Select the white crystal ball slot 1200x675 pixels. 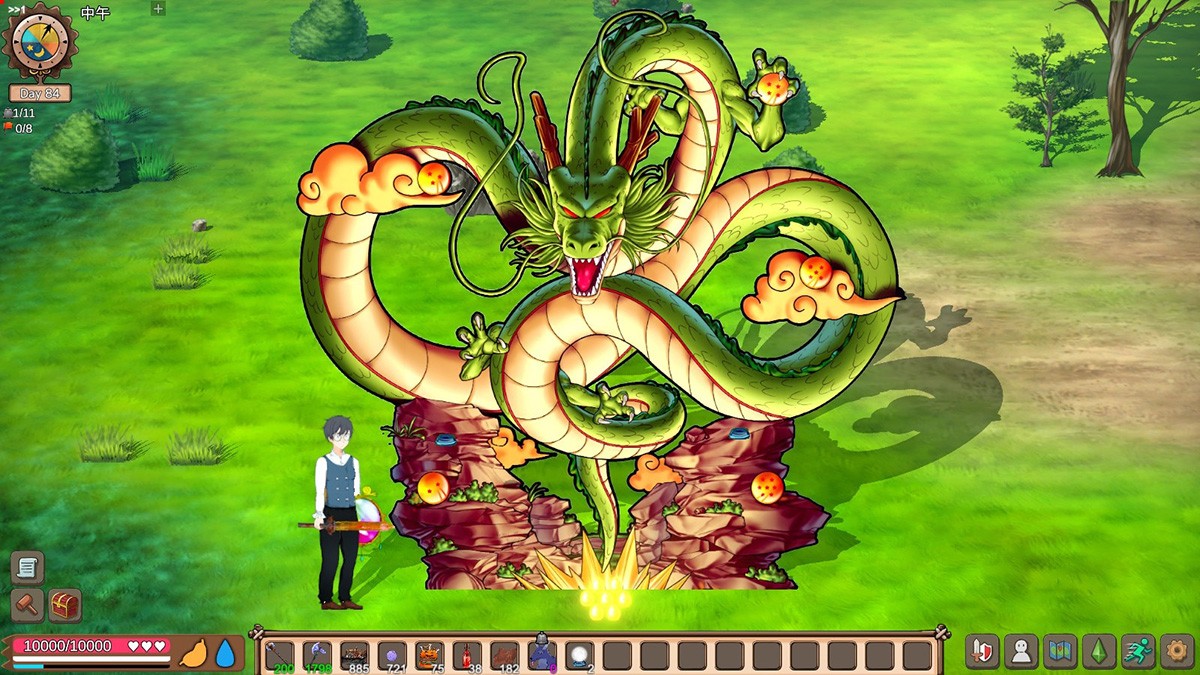point(580,655)
